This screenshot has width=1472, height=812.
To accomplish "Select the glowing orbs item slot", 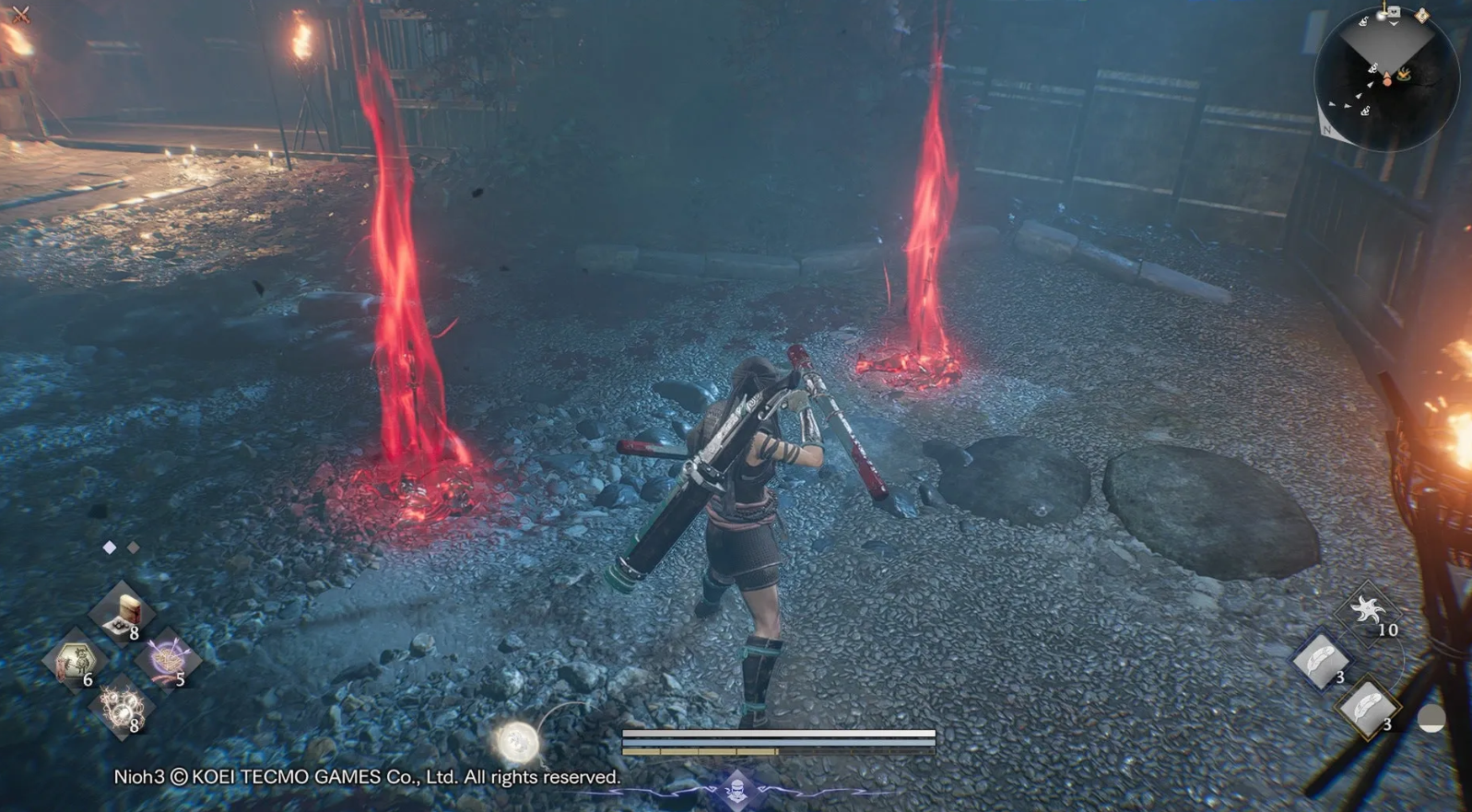I will [121, 708].
